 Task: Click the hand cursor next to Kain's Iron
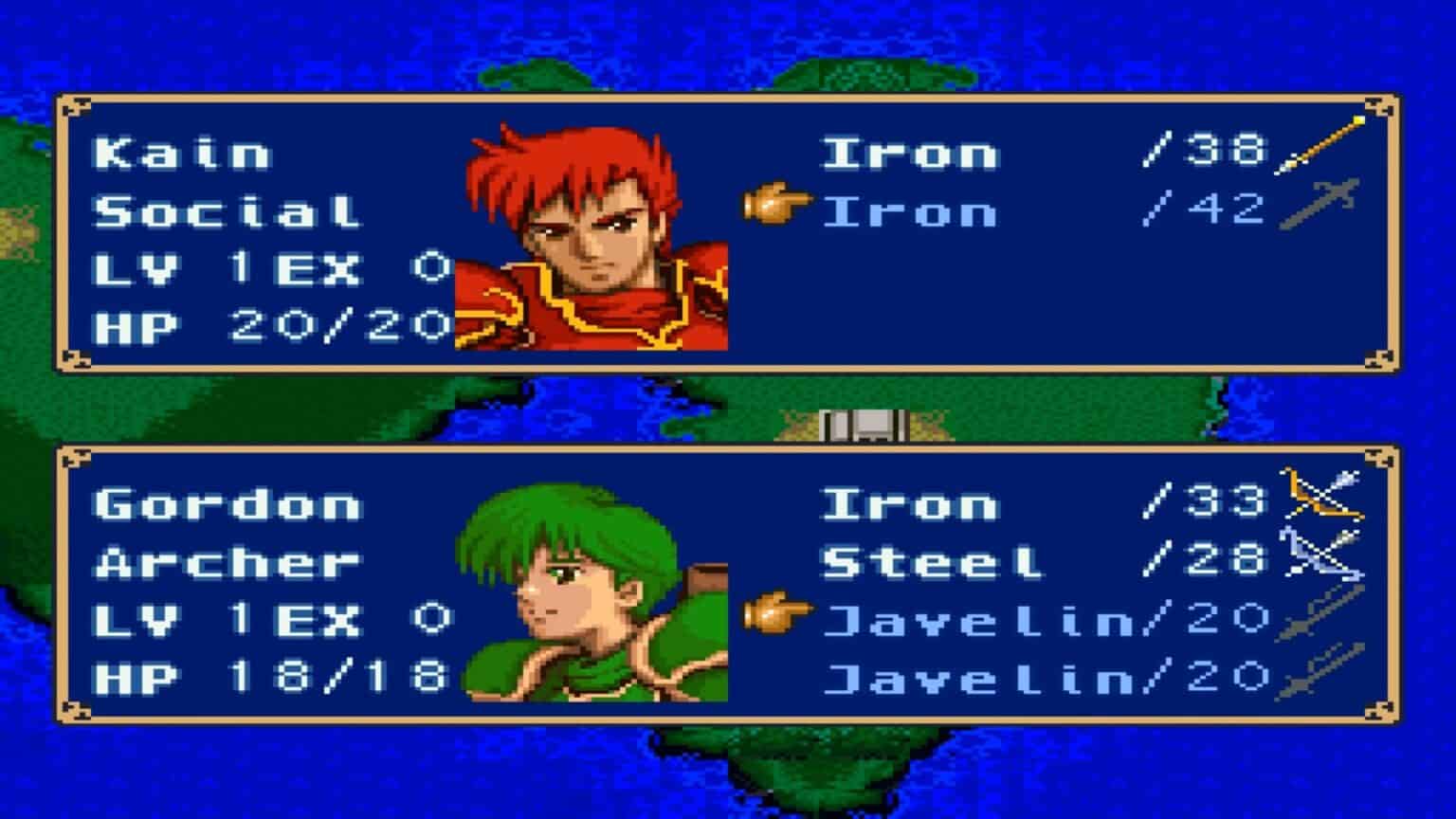click(x=775, y=207)
